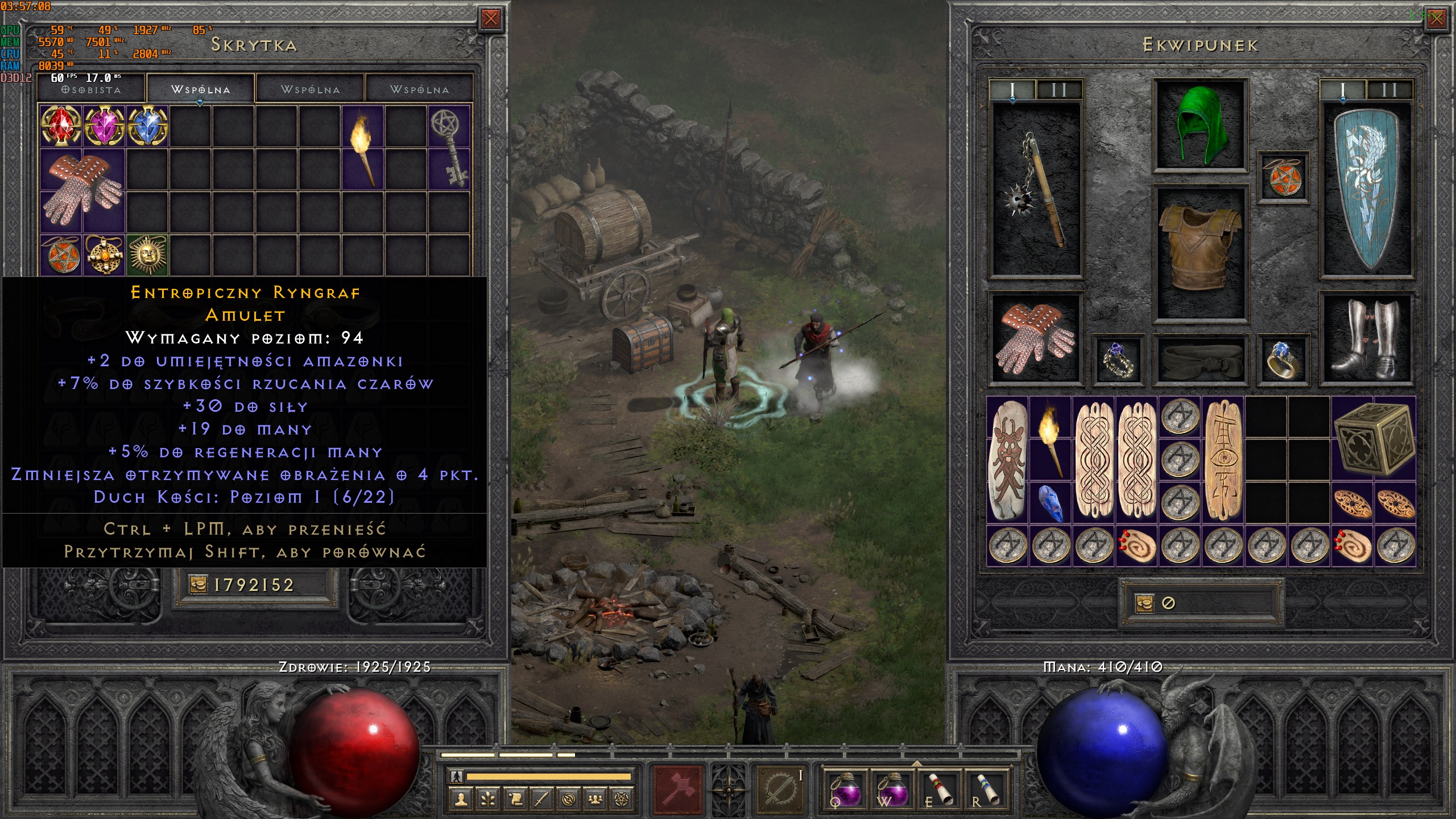Open the Horadric Cube in the inventory
The image size is (1456, 819).
click(1373, 439)
